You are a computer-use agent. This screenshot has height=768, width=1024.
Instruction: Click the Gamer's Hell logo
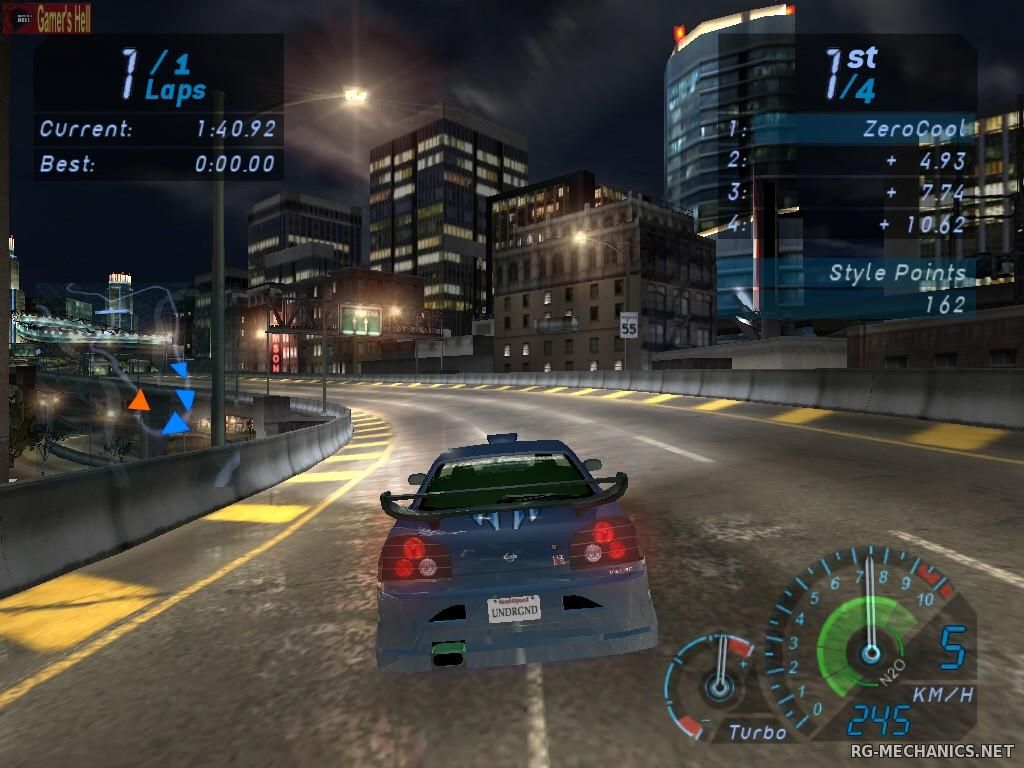[x=47, y=18]
